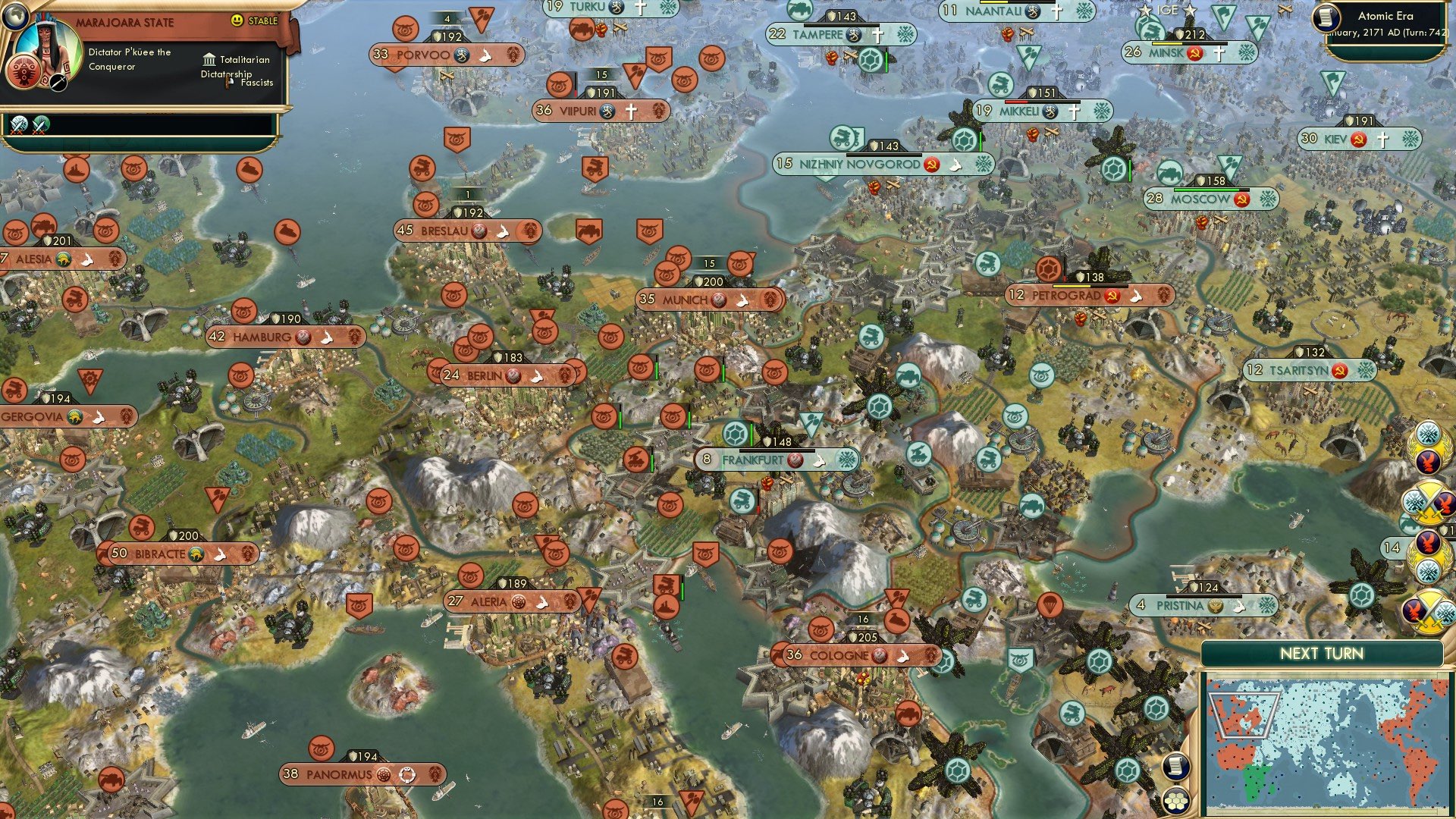Open Berlin's city screen via its name banner
The image size is (1456, 819).
coord(487,374)
